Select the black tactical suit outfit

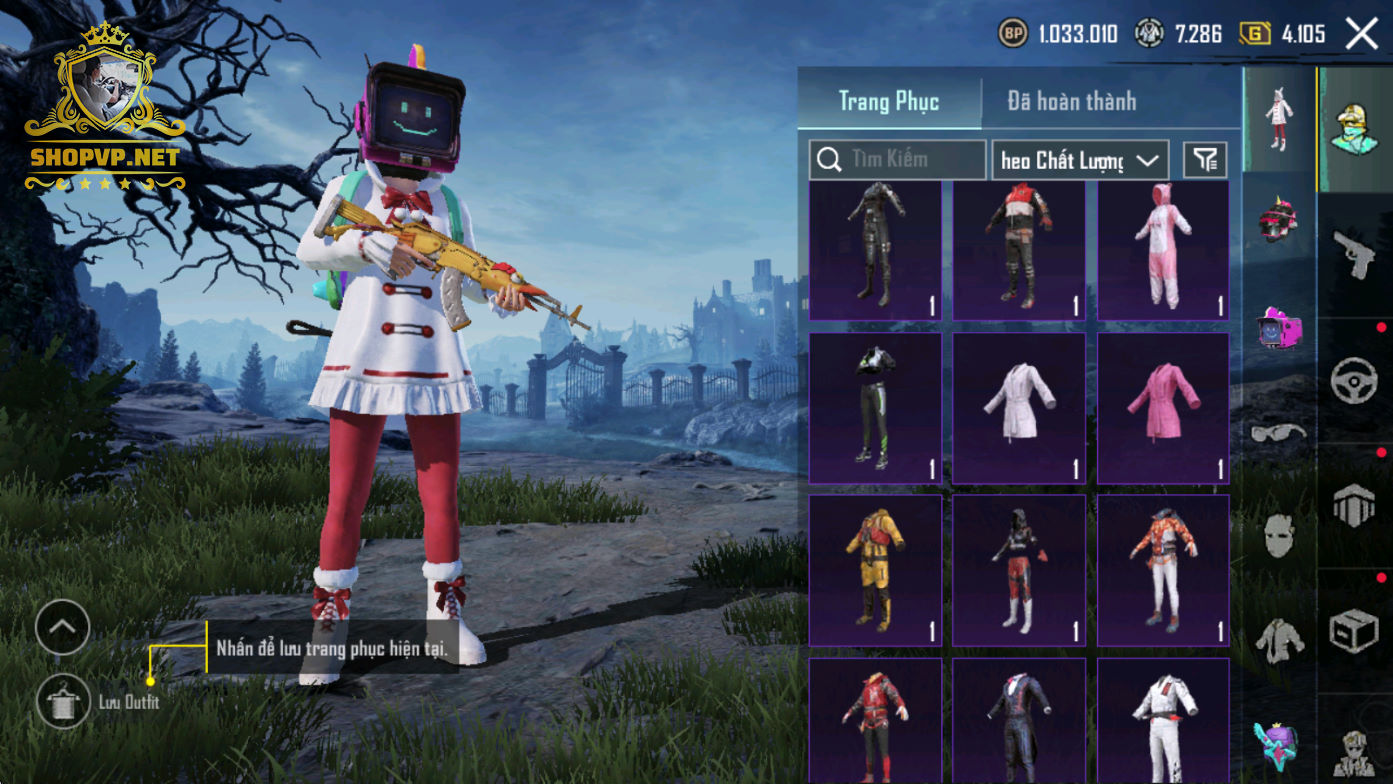point(875,250)
